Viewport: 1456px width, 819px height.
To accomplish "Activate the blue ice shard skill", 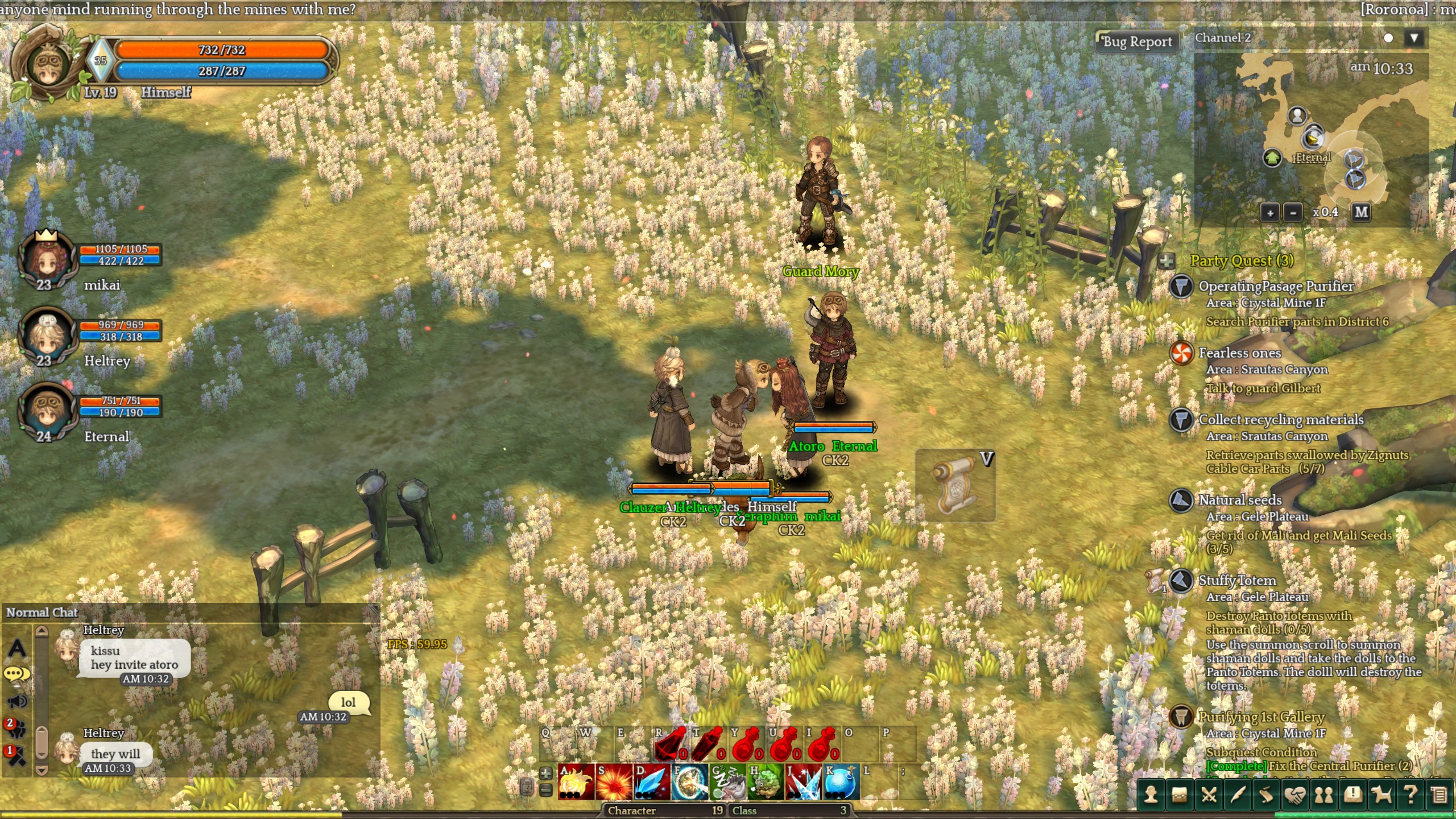I will pos(651,783).
